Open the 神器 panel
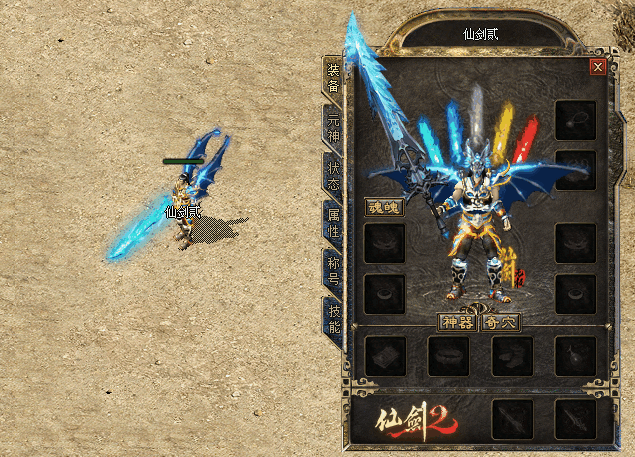Viewport: 635px width, 457px height. tap(458, 322)
